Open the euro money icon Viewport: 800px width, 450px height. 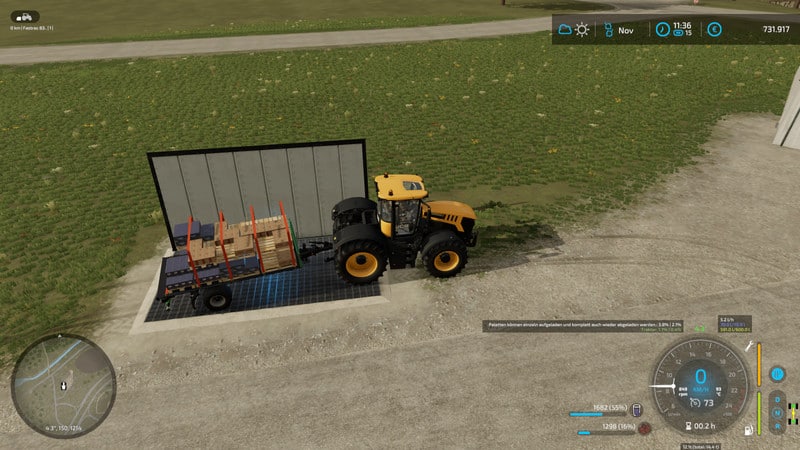714,30
